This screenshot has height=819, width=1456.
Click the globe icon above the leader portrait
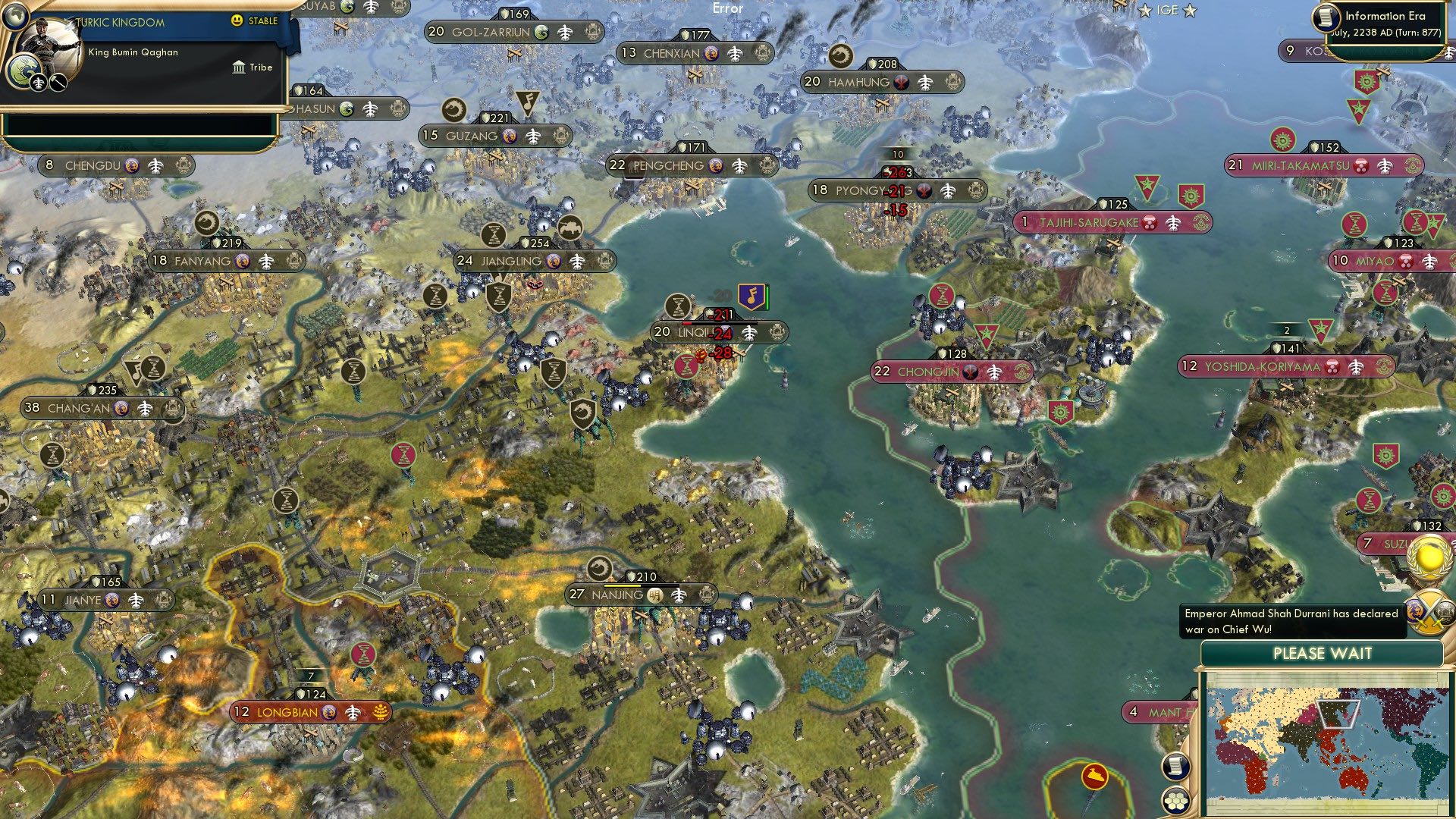pyautogui.click(x=15, y=15)
